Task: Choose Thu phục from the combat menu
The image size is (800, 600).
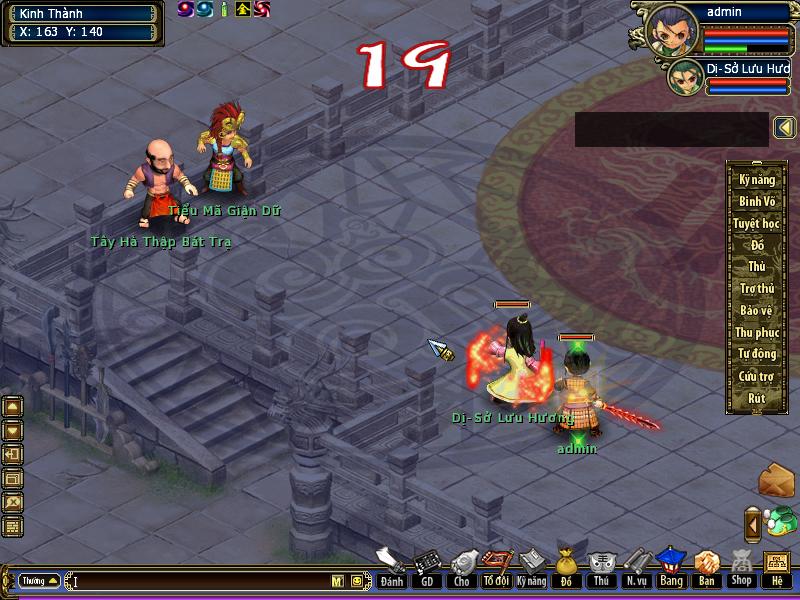Action: coord(757,333)
